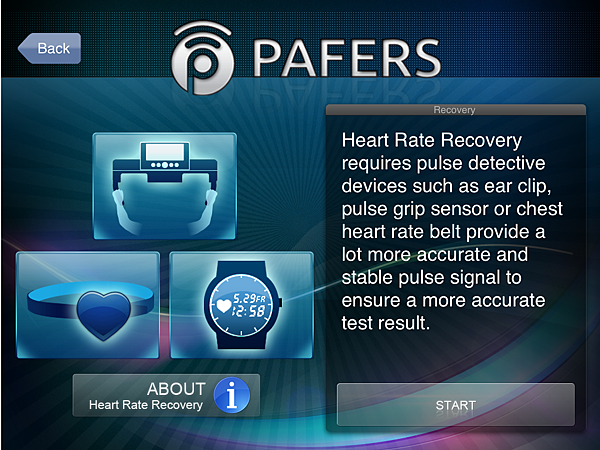Go back using the Back button
The height and width of the screenshot is (450, 600).
[x=50, y=48]
